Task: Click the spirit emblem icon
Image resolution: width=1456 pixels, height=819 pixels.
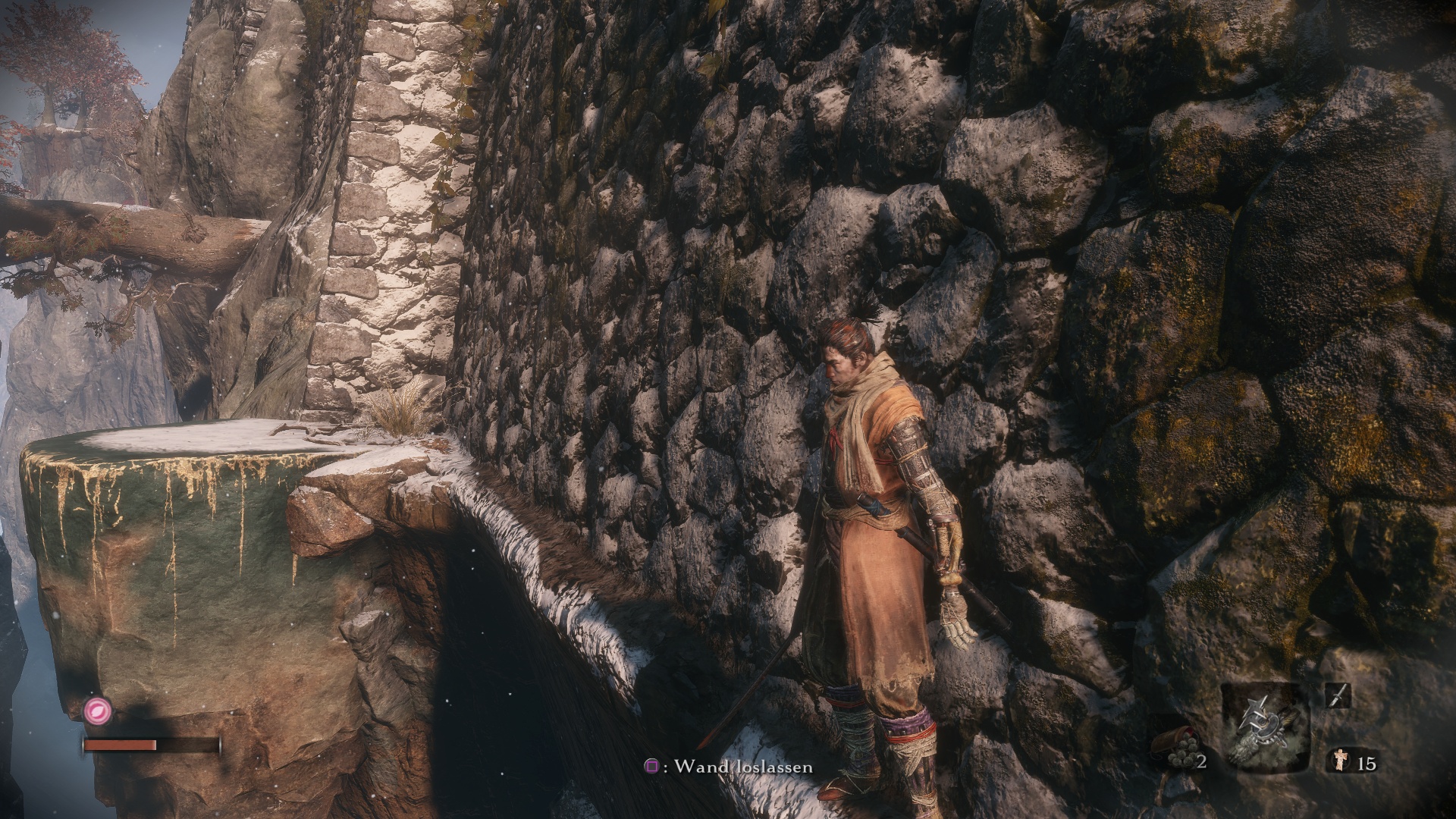Action: (1340, 761)
